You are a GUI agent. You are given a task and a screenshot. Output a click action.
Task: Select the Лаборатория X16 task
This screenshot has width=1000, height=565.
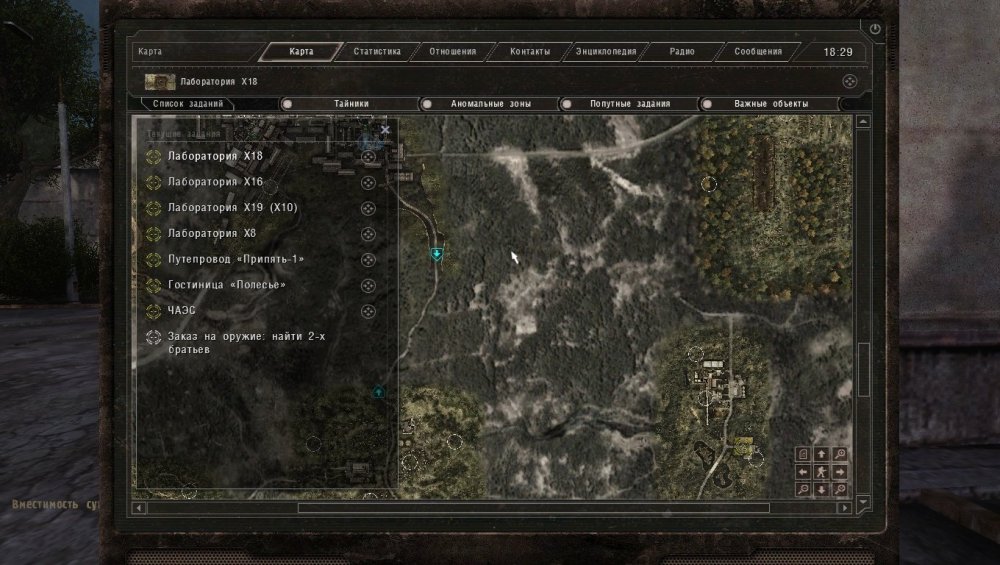[x=216, y=182]
